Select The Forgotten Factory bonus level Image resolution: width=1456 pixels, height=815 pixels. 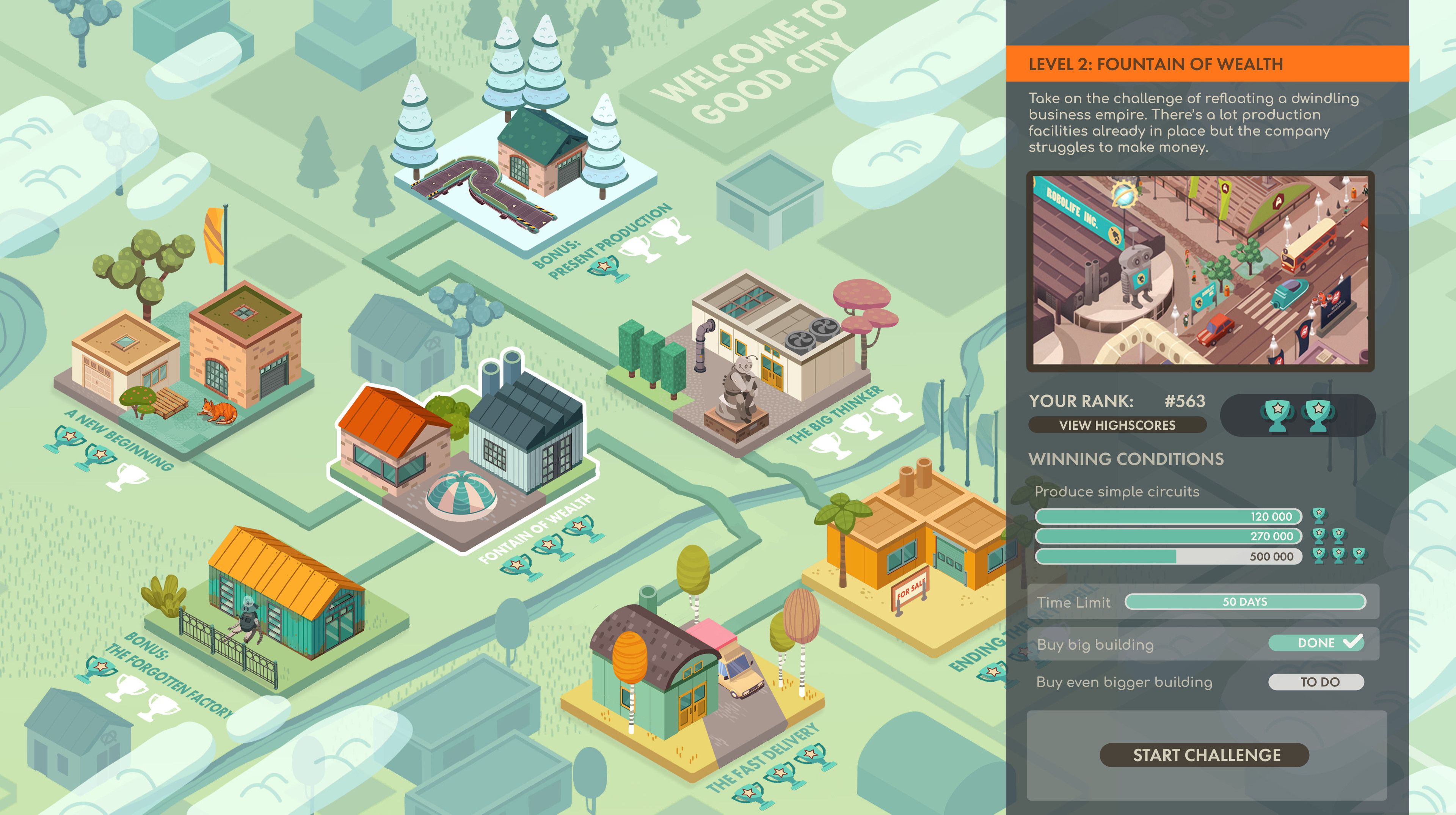[277, 599]
